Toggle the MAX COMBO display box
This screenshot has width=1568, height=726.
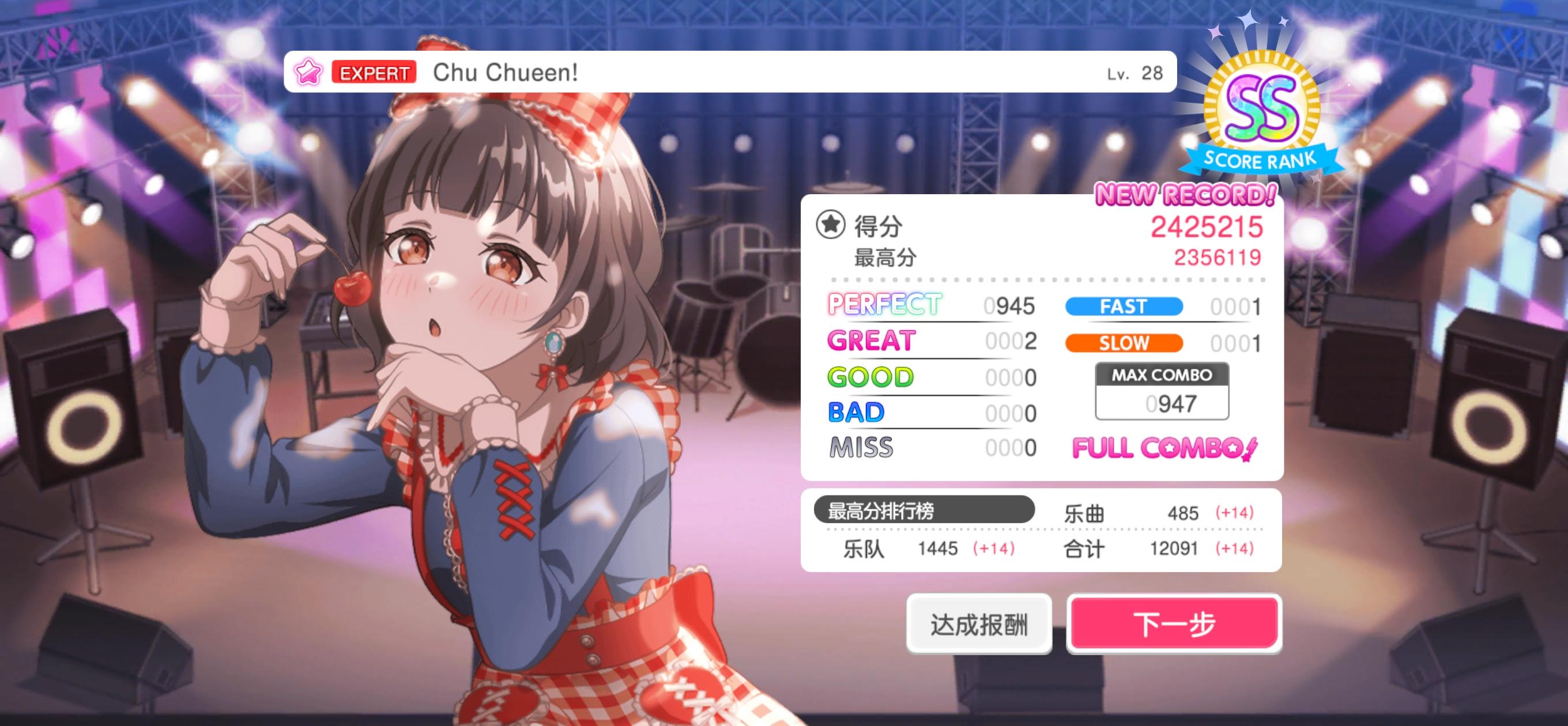point(1162,390)
